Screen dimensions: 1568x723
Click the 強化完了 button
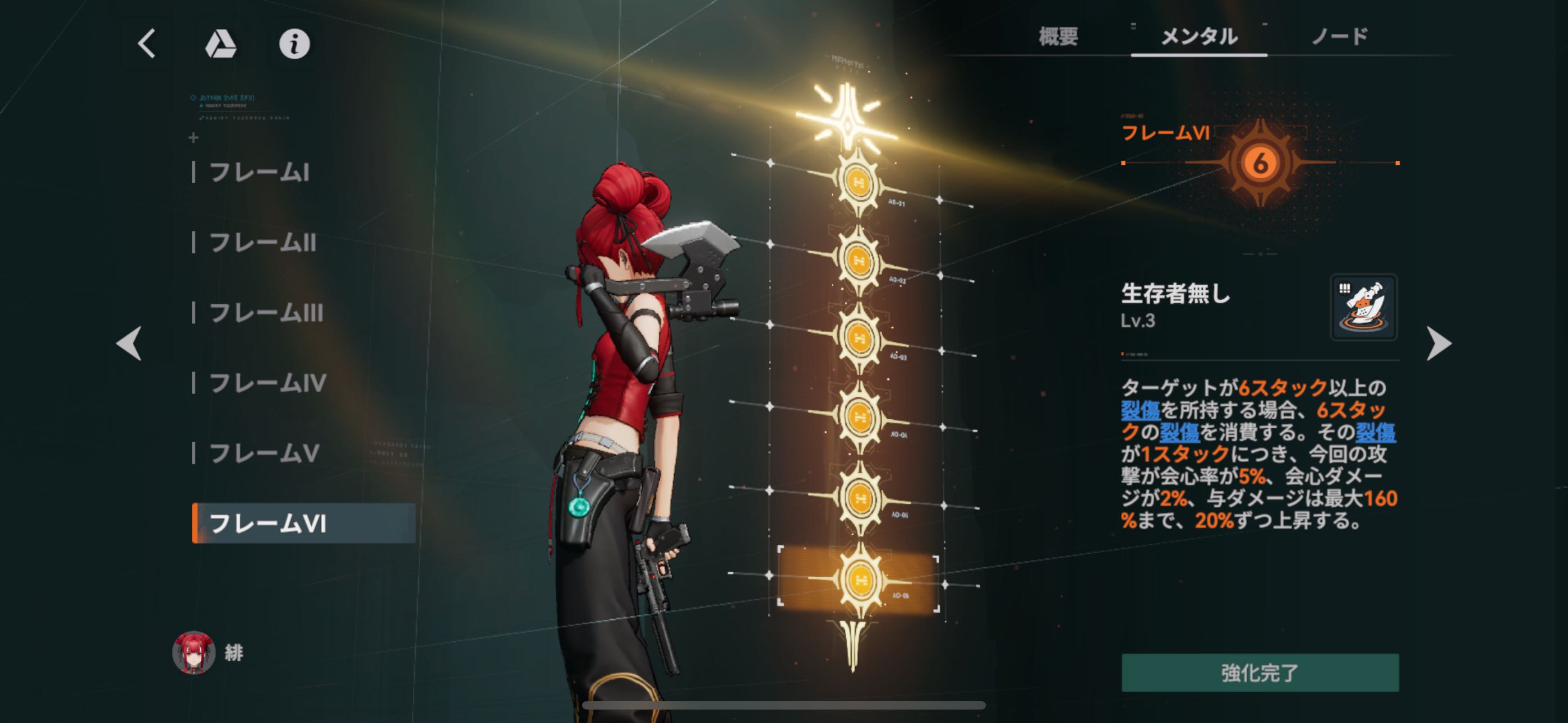1260,673
